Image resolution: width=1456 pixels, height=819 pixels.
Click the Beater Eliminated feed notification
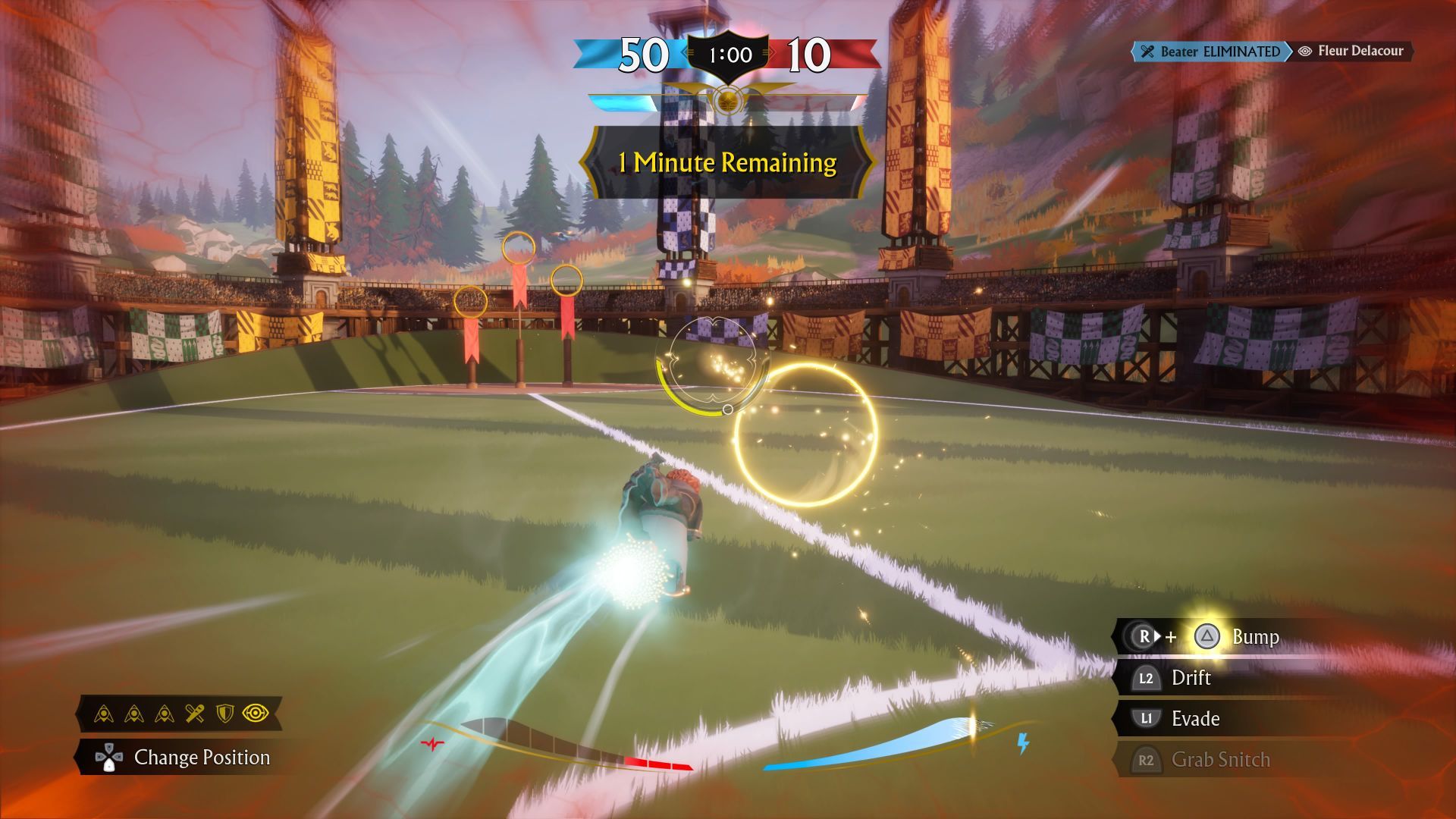(1210, 52)
